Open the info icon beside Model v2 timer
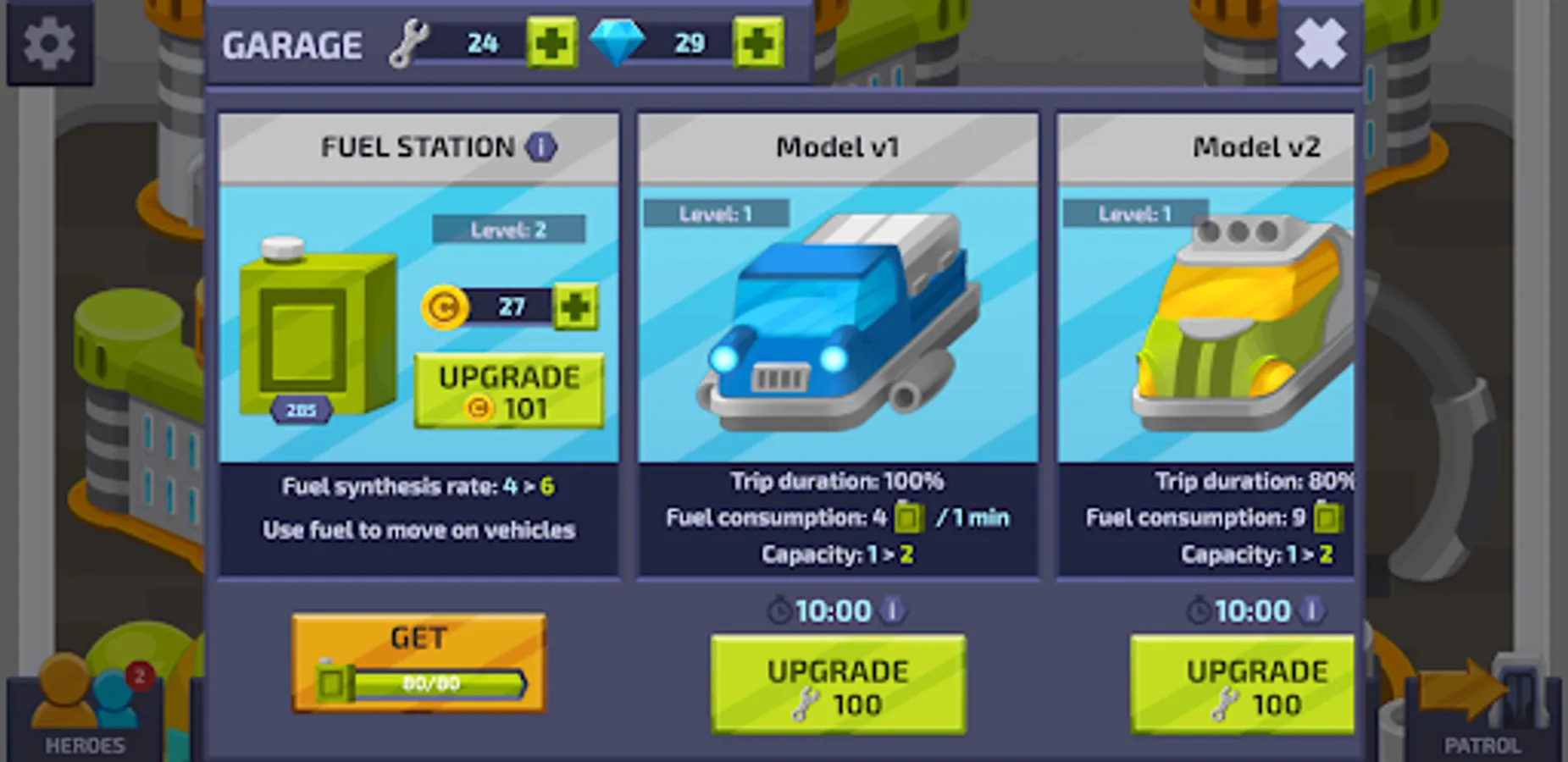1568x762 pixels. pyautogui.click(x=1314, y=610)
